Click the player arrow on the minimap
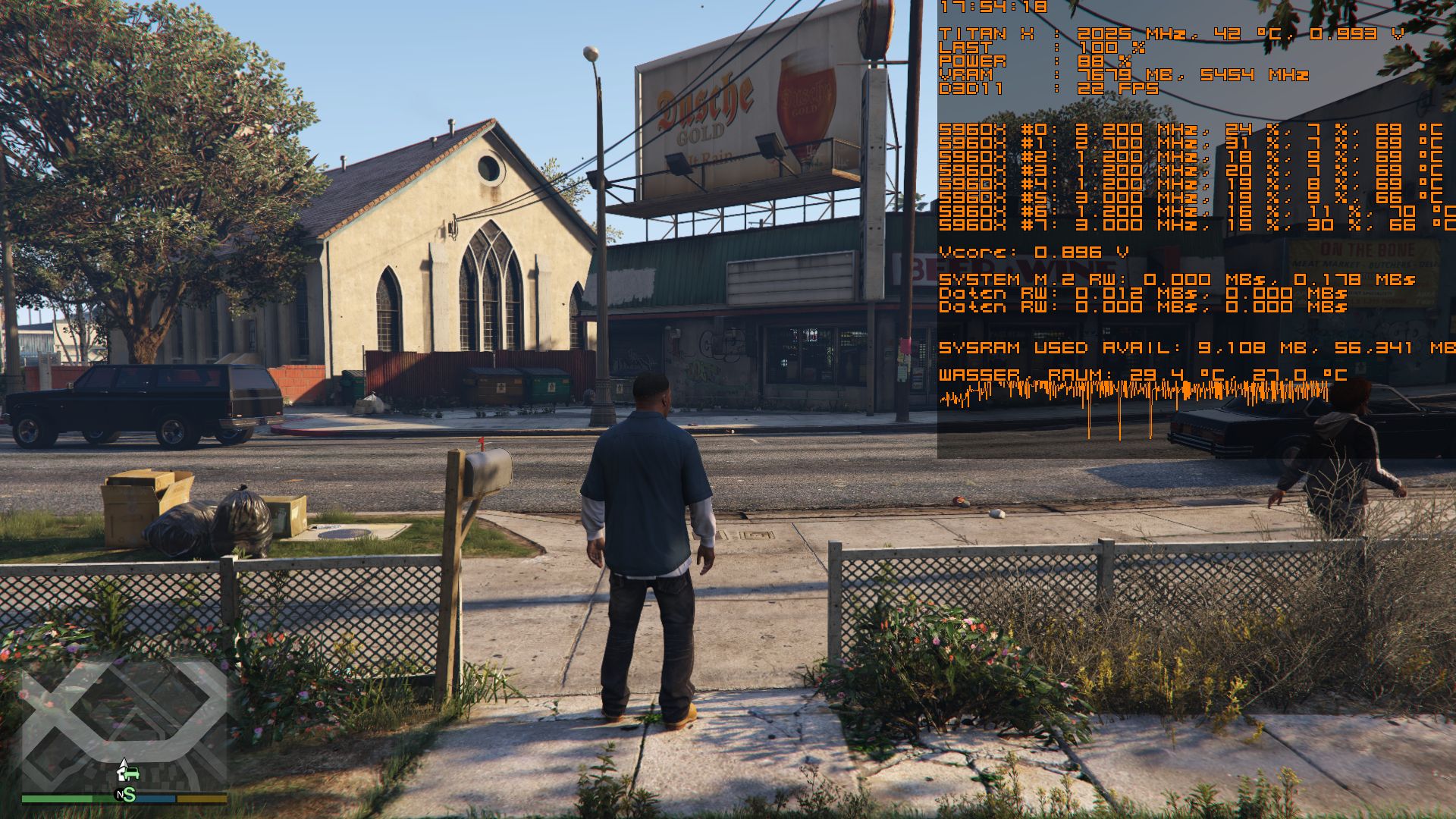Viewport: 1456px width, 819px height. pyautogui.click(x=124, y=767)
